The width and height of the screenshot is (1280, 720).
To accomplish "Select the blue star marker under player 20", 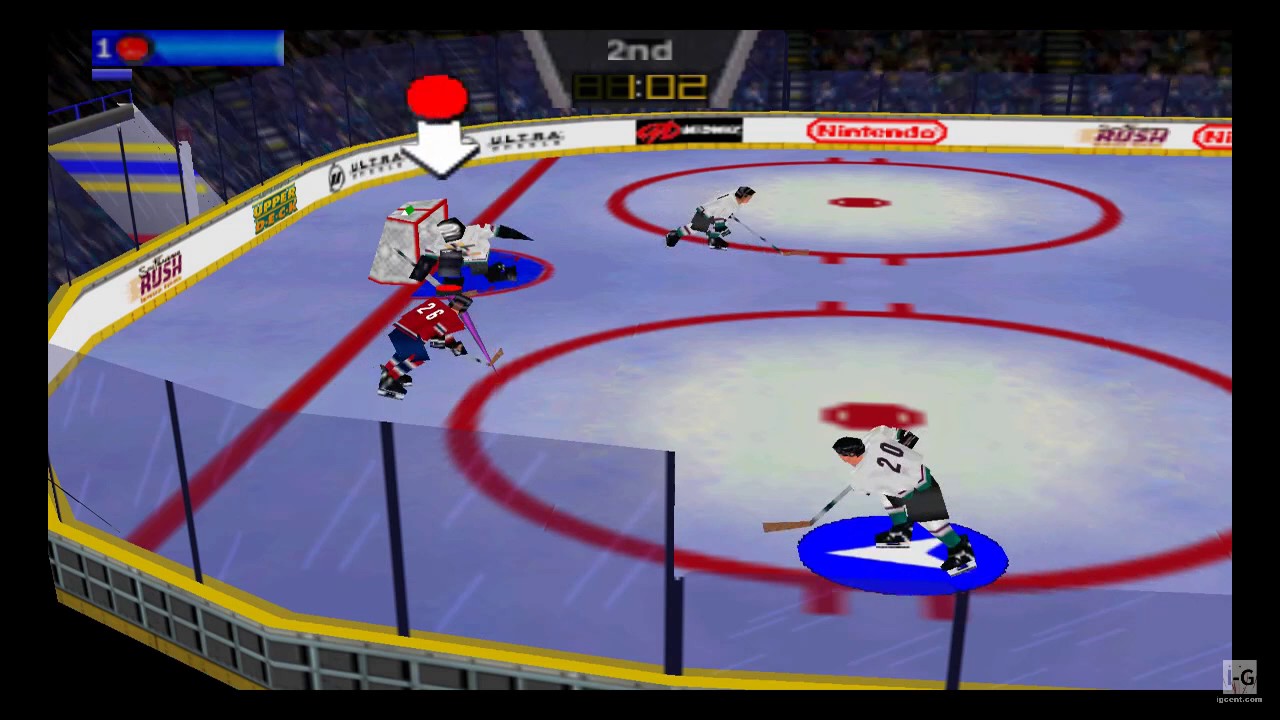I will point(897,555).
